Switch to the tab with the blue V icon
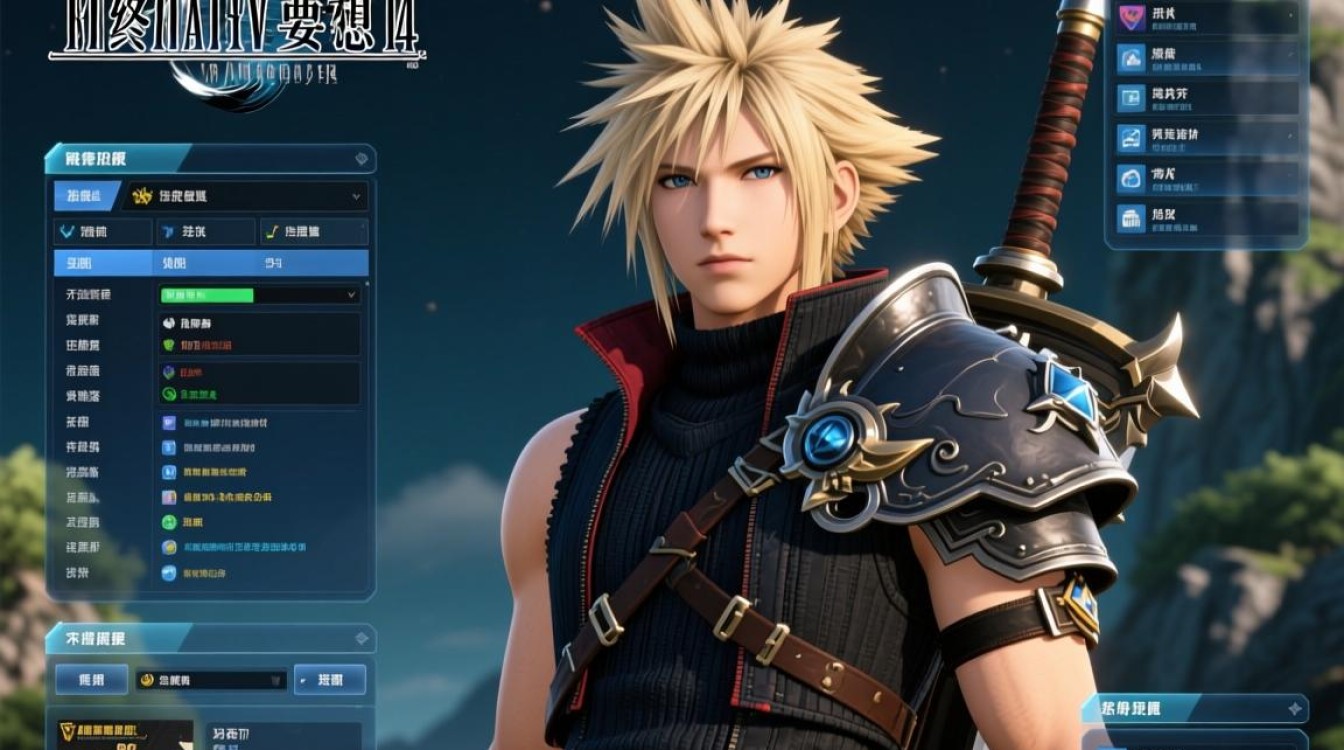The image size is (1344, 750). tap(102, 232)
